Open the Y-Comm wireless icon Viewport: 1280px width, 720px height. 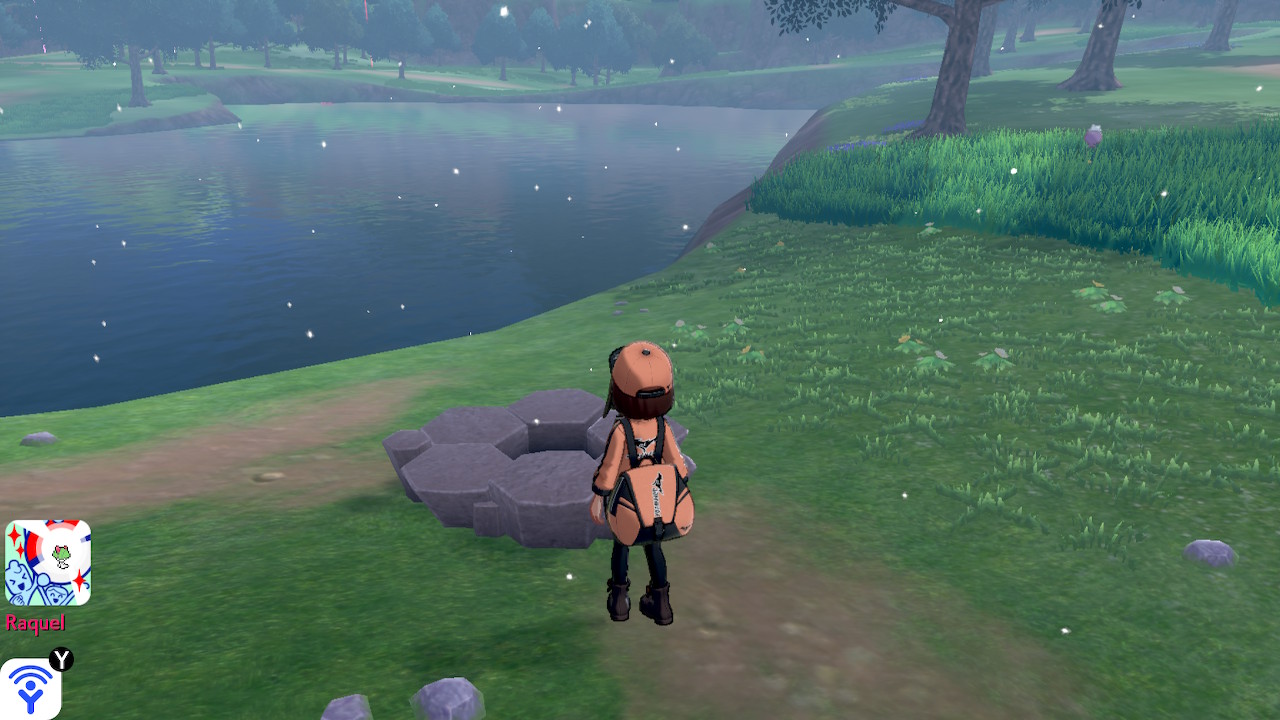point(30,688)
